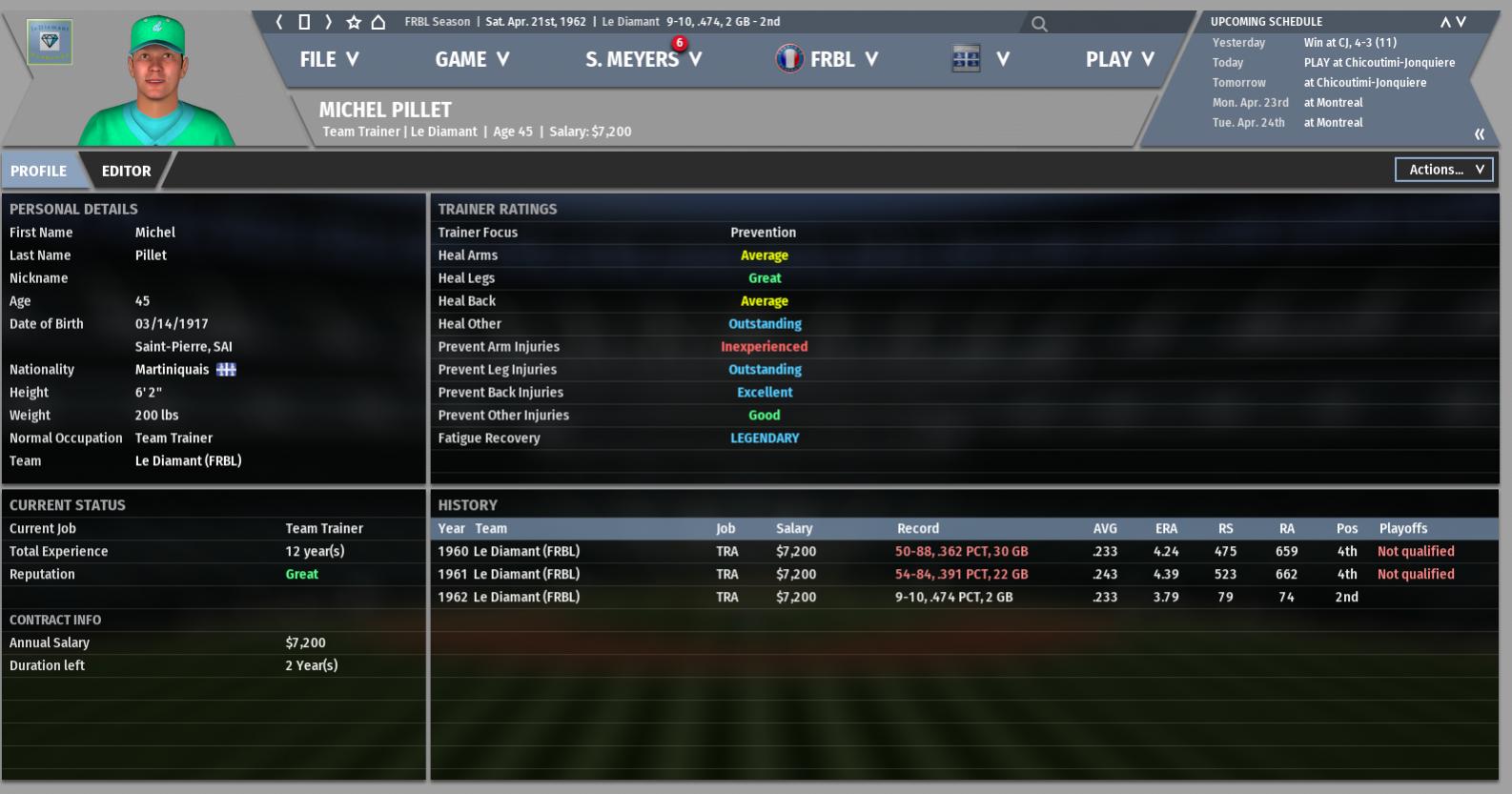Click the search magnifier icon

pos(1039,24)
